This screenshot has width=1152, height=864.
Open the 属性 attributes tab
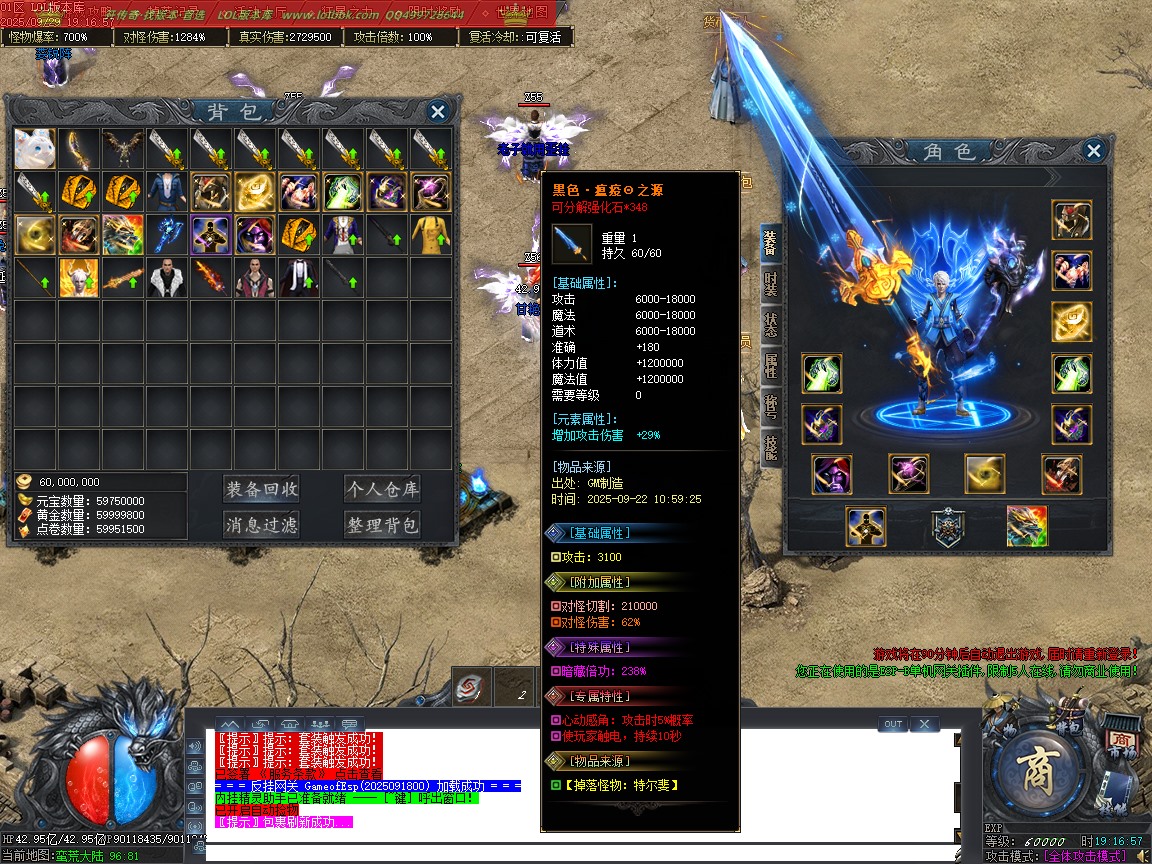770,366
